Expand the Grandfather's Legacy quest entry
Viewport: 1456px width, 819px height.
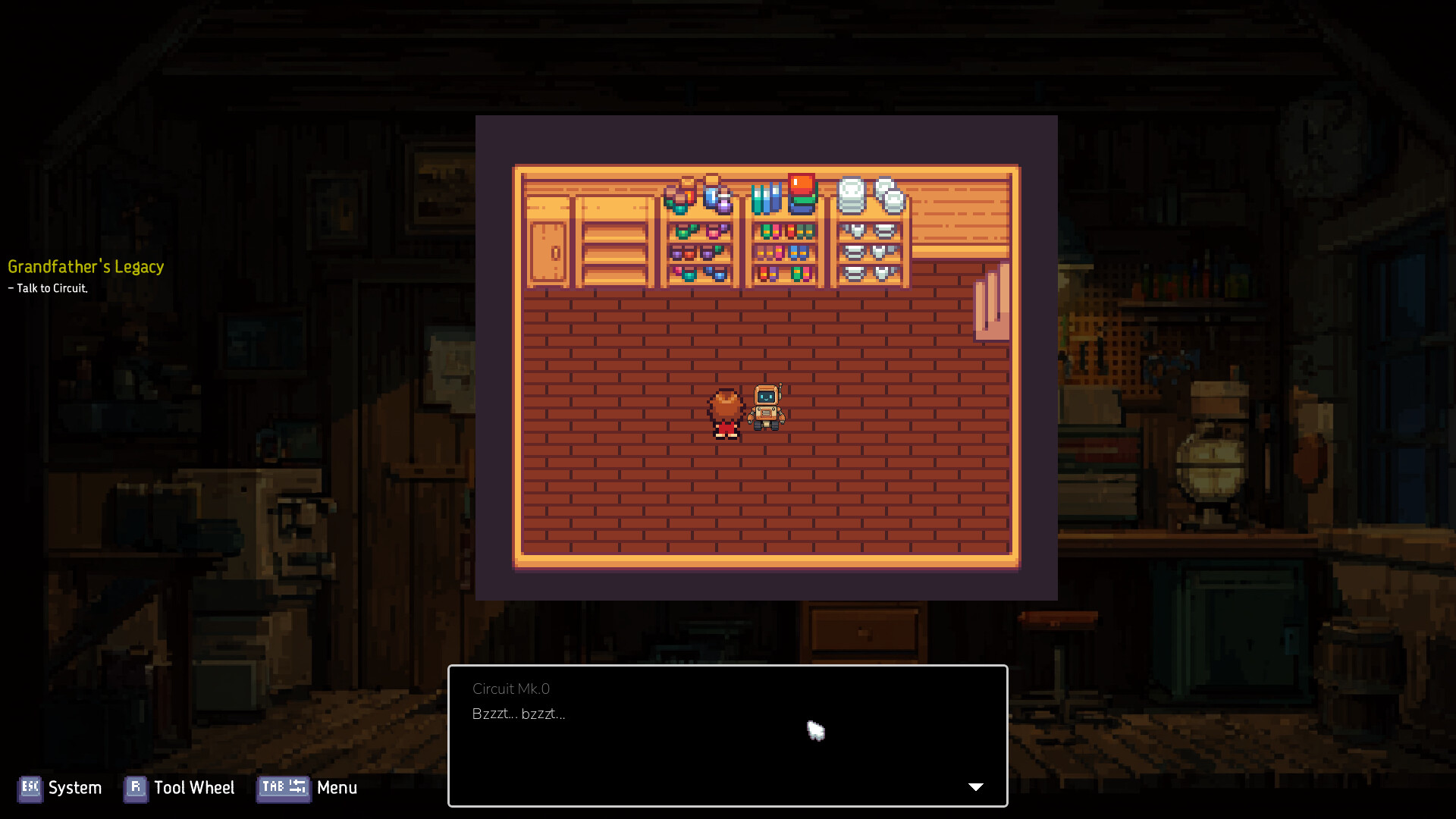(x=86, y=267)
